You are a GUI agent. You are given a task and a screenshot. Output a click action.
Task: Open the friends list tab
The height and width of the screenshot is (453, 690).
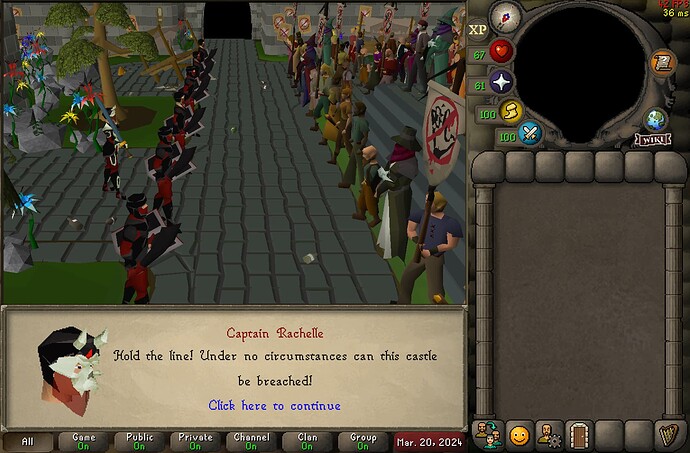click(487, 435)
